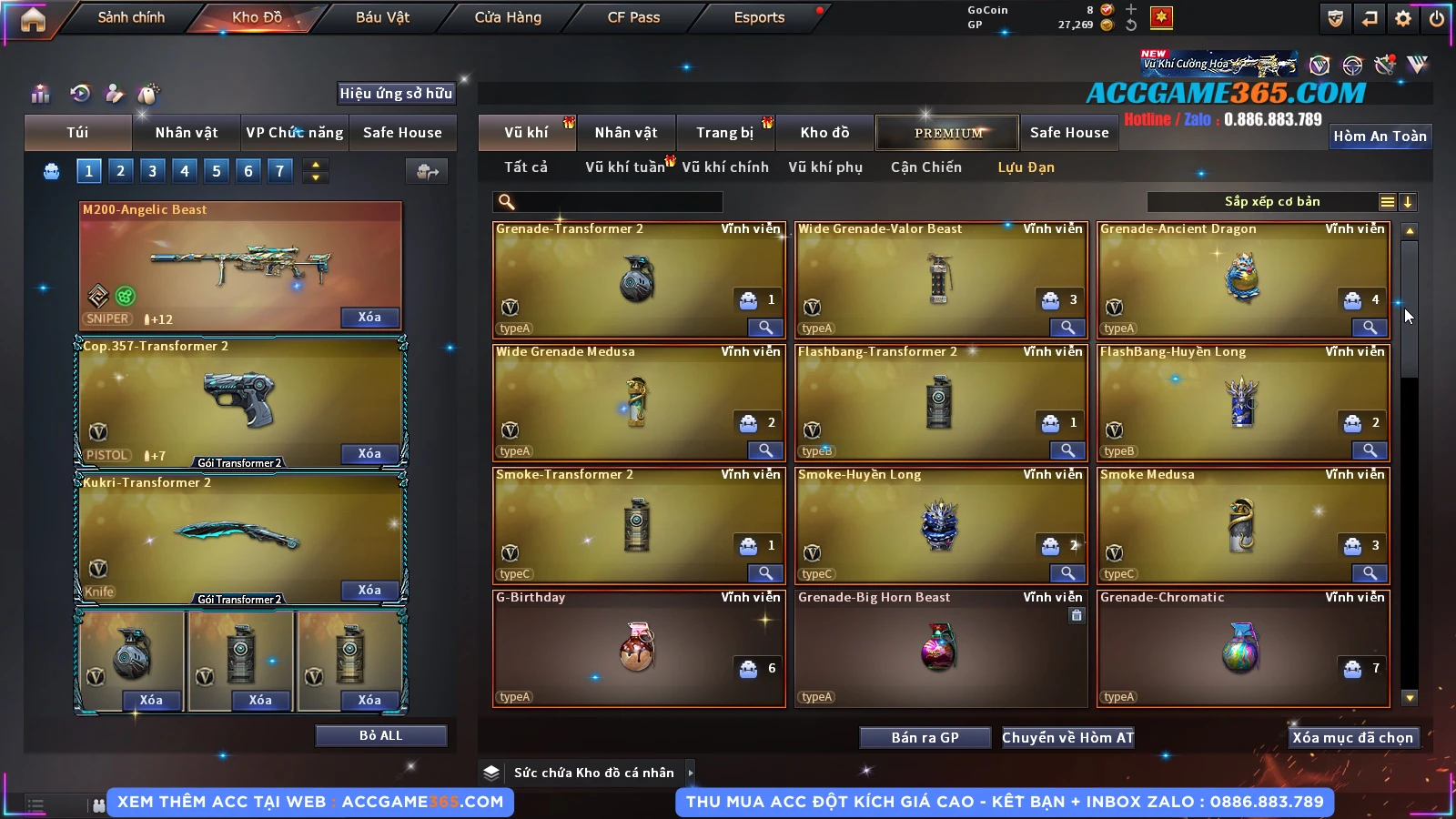
Task: Go to the CF Pass page
Action: pyautogui.click(x=633, y=17)
